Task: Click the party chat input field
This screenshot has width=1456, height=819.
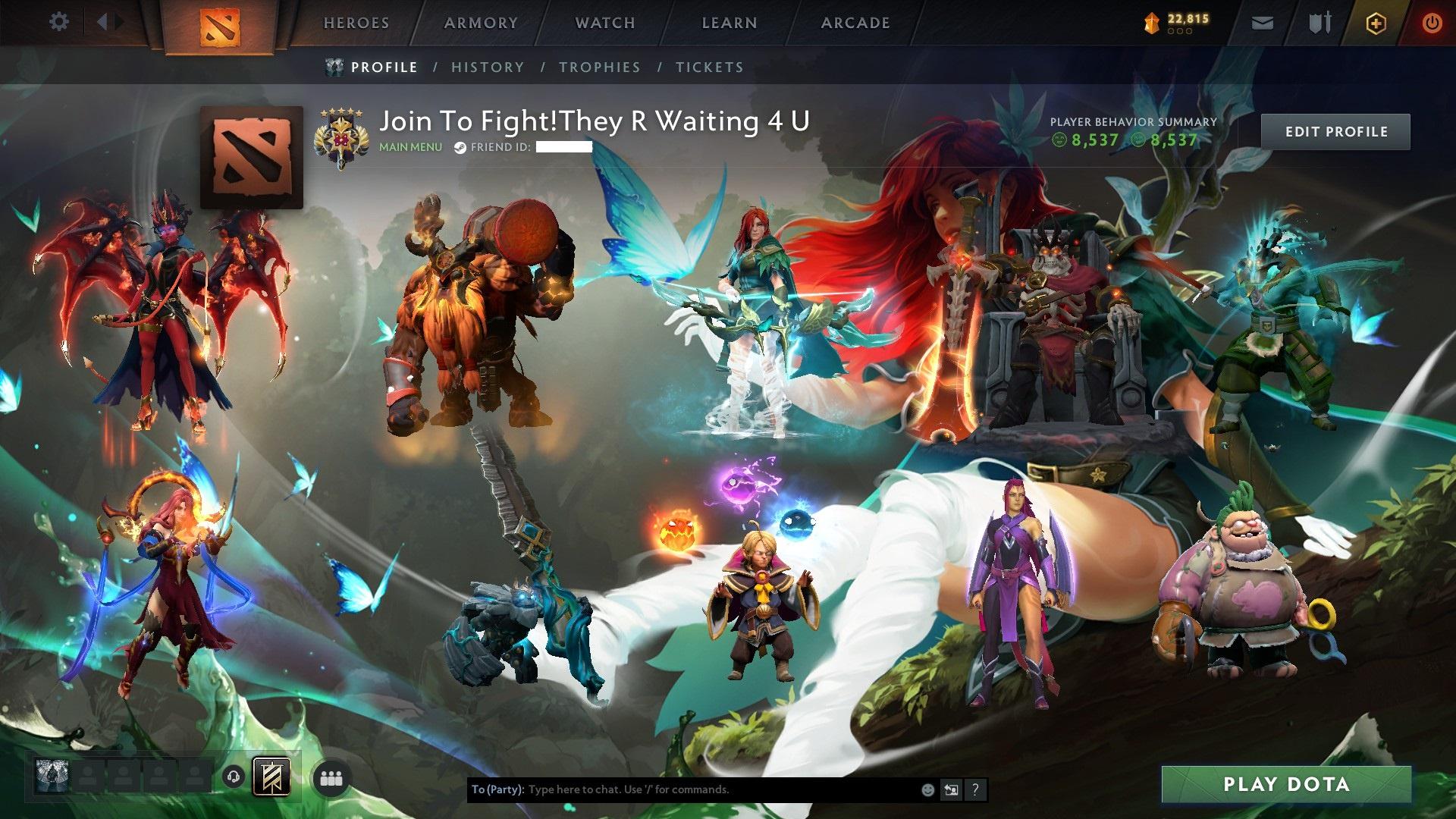Action: pos(682,789)
